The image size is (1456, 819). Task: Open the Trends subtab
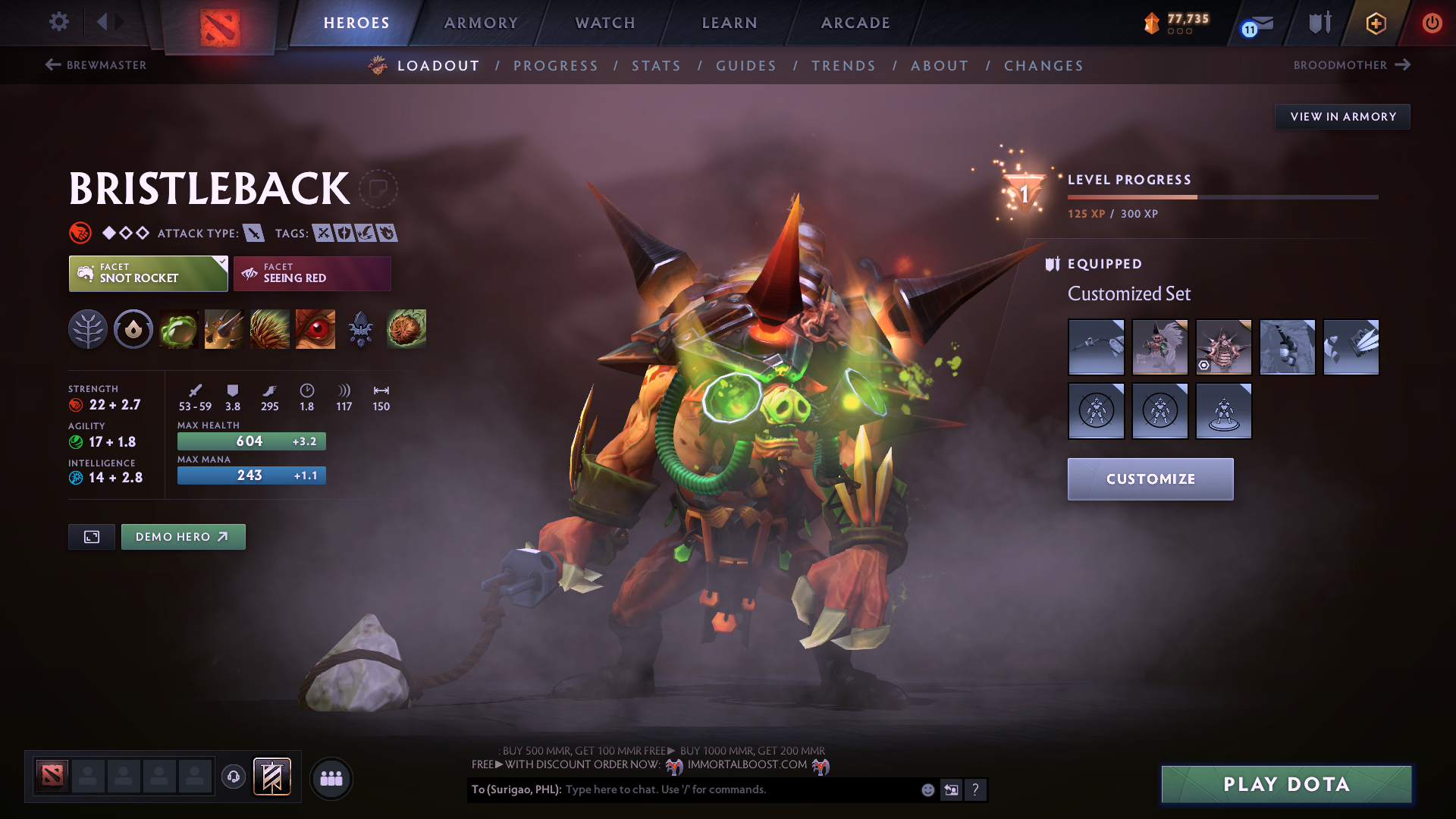click(x=843, y=66)
